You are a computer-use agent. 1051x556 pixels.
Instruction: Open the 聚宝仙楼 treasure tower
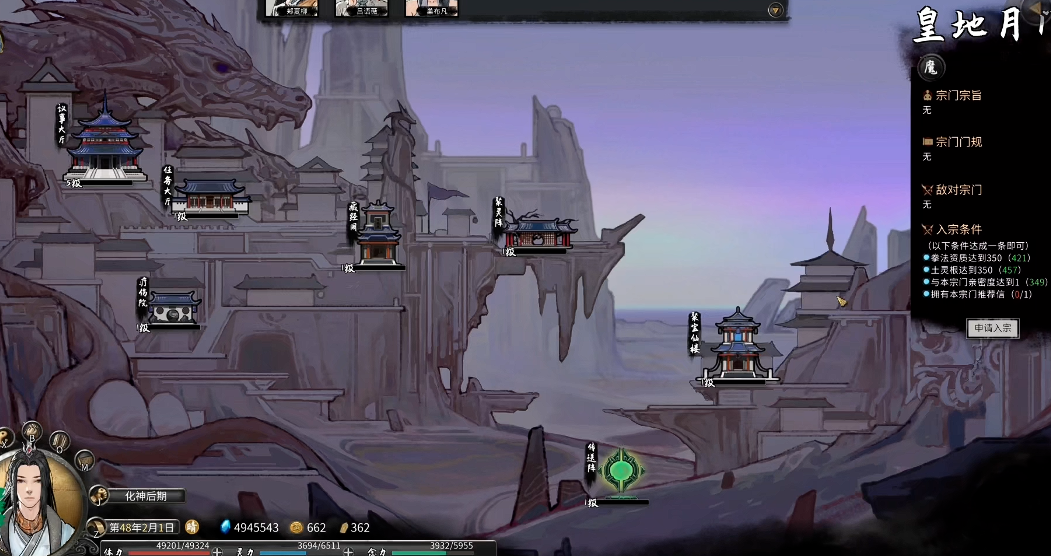click(738, 347)
